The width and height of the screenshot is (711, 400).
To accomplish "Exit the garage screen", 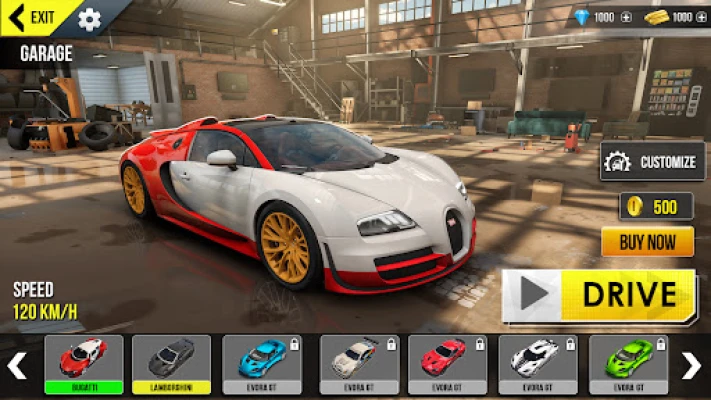I will (32, 17).
